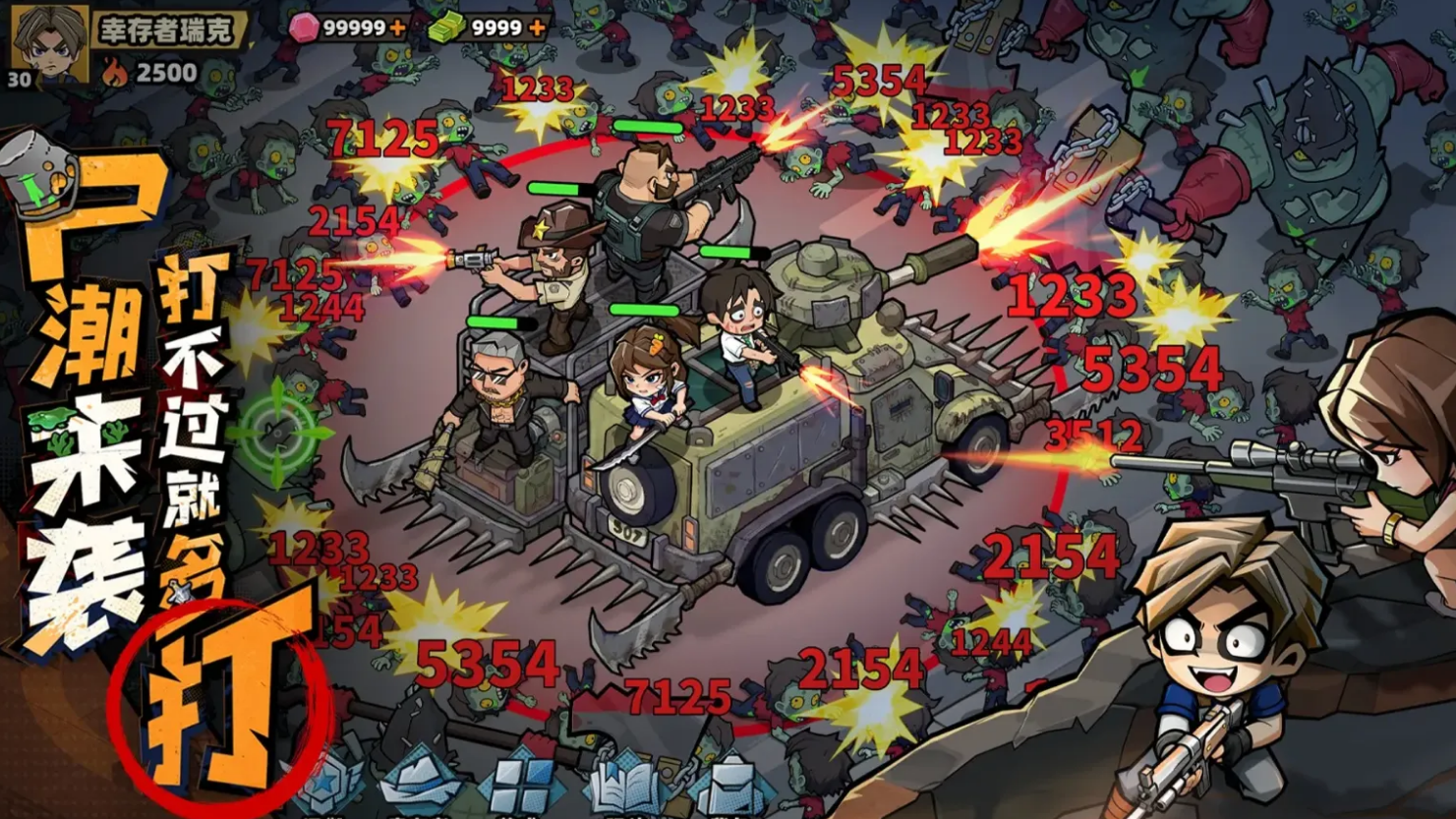This screenshot has height=819, width=1456.
Task: Open Survivor Rick's player avatar
Action: [x=49, y=41]
